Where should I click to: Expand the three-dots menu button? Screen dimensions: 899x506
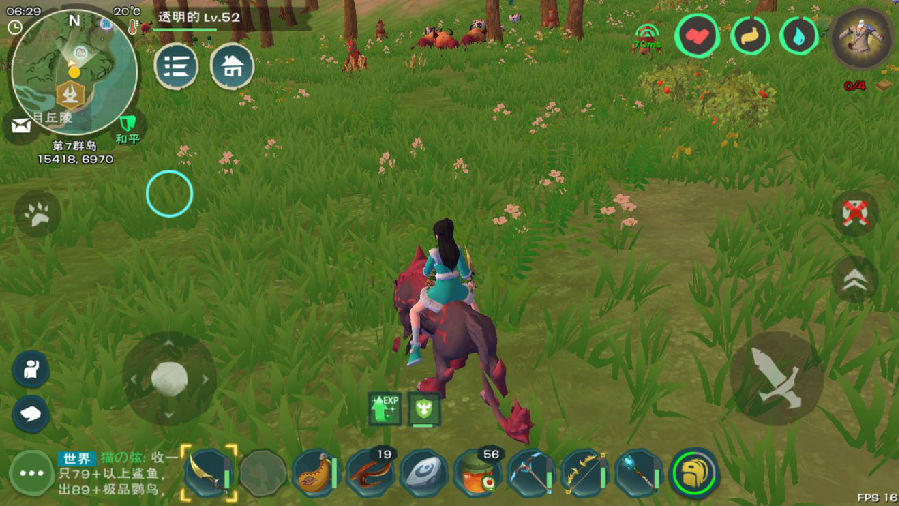[x=31, y=473]
